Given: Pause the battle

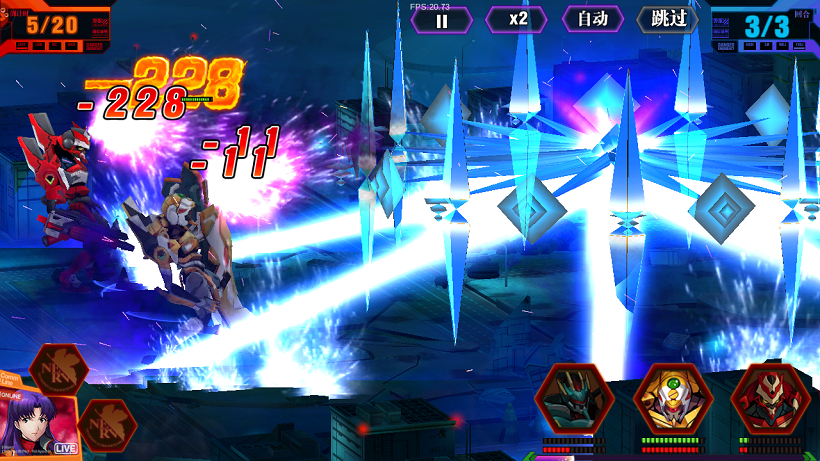Looking at the screenshot, I should 441,20.
